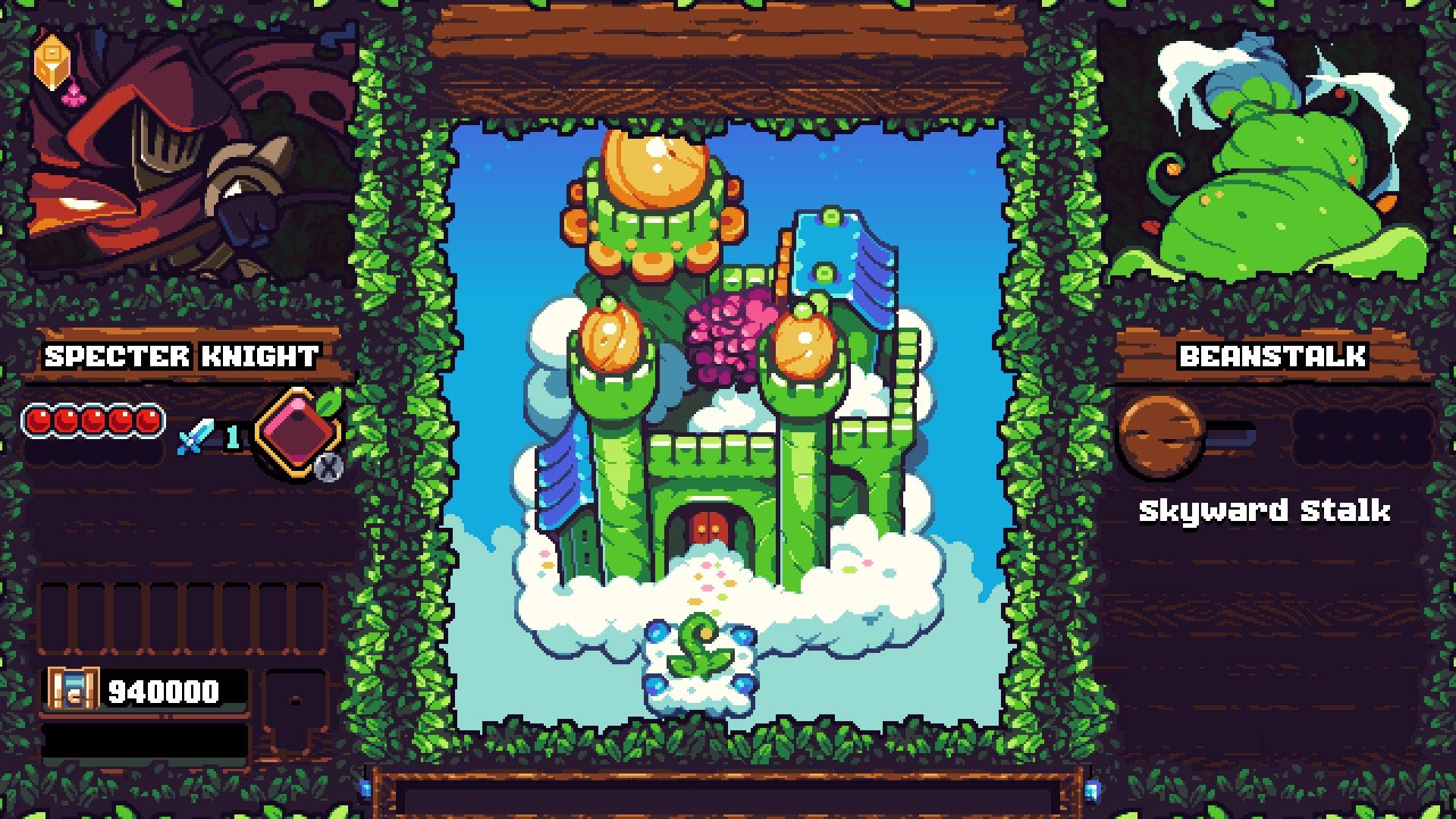Image resolution: width=1456 pixels, height=819 pixels.
Task: Click the blue sword level icon
Action: pyautogui.click(x=196, y=436)
